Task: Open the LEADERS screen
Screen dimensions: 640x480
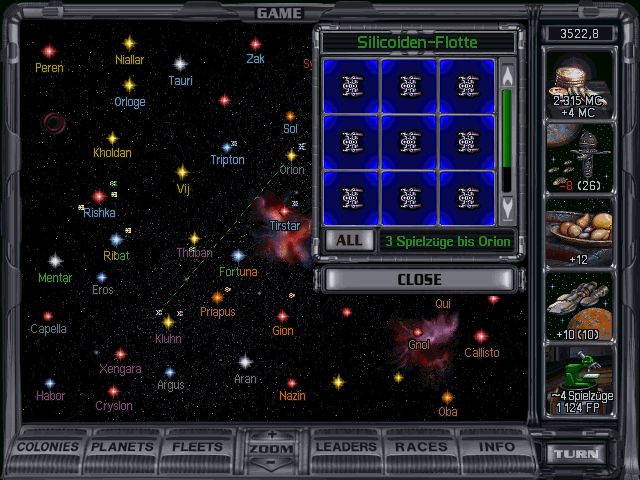Action: click(x=345, y=447)
